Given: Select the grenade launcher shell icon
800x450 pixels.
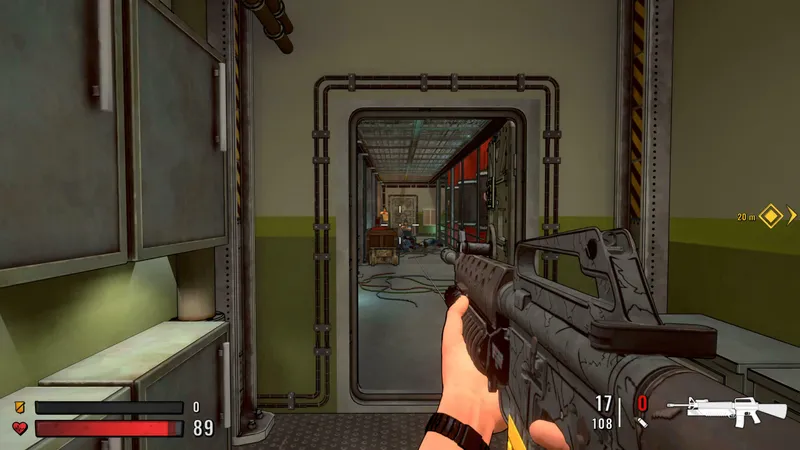Looking at the screenshot, I should tap(643, 423).
